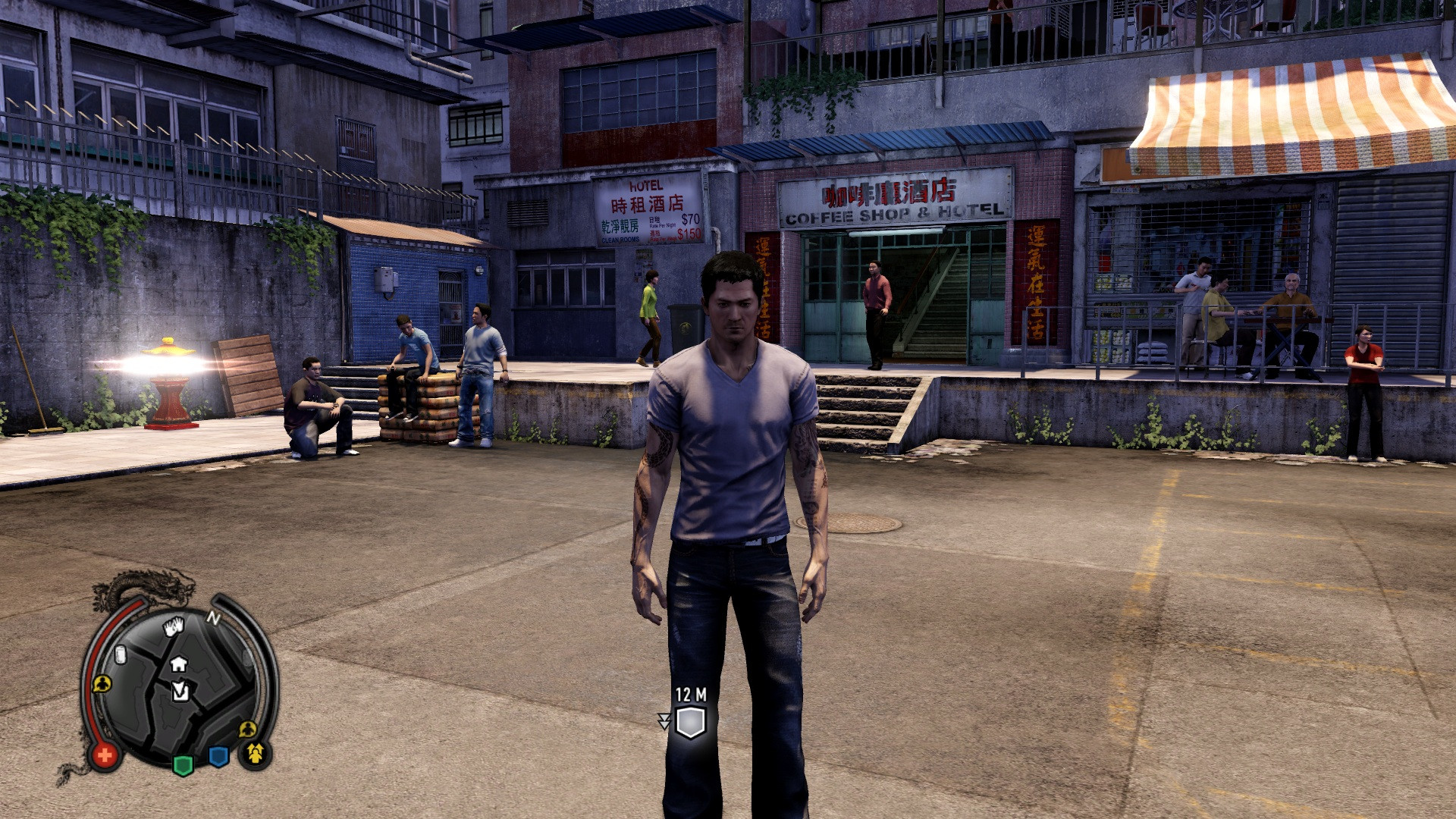Click the blue shield mission marker

(218, 757)
